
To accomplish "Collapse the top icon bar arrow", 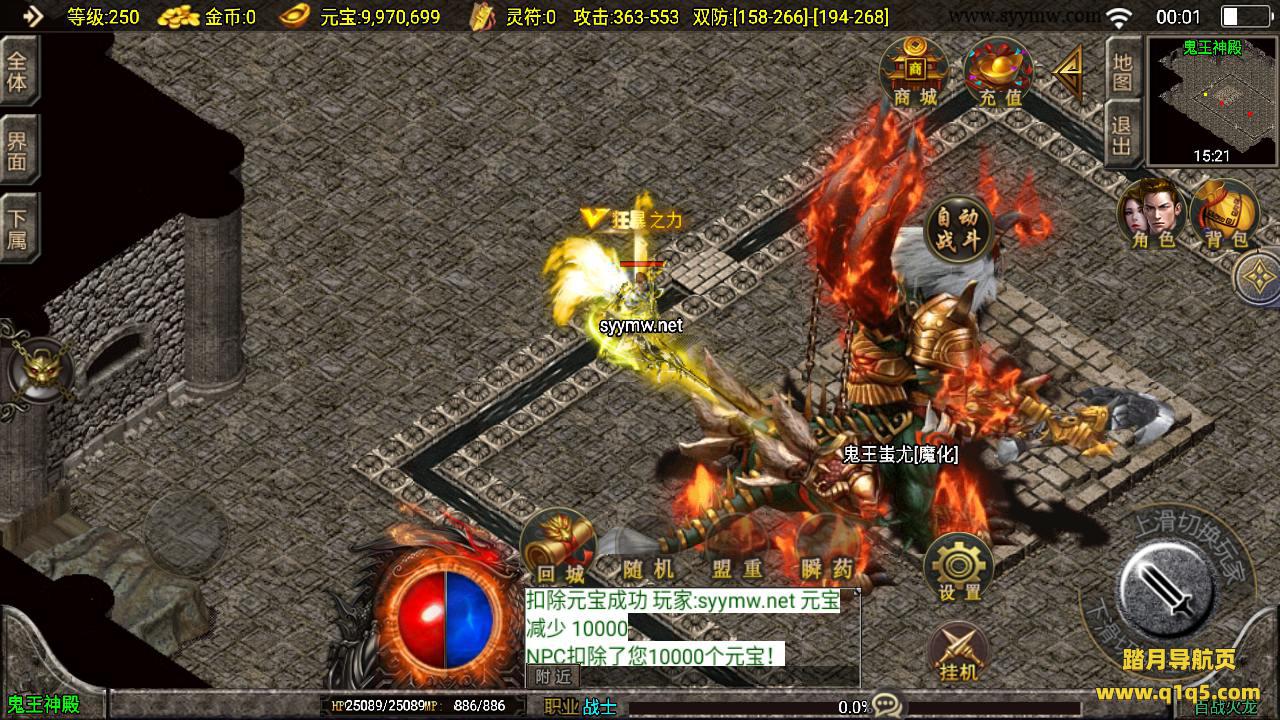I will click(x=1068, y=71).
